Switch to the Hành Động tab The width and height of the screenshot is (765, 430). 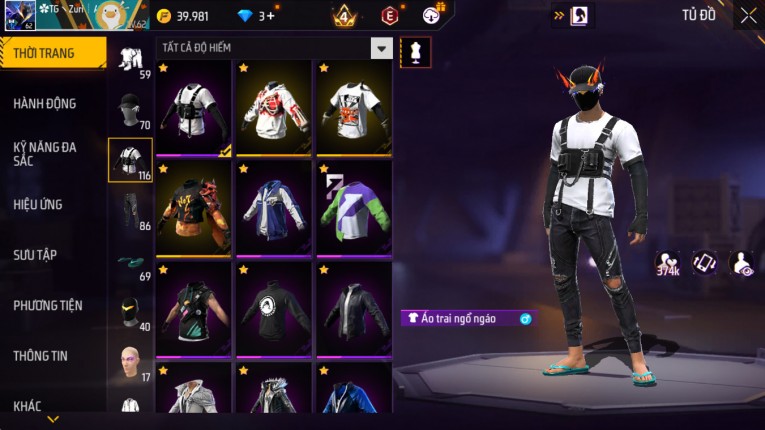click(x=45, y=103)
